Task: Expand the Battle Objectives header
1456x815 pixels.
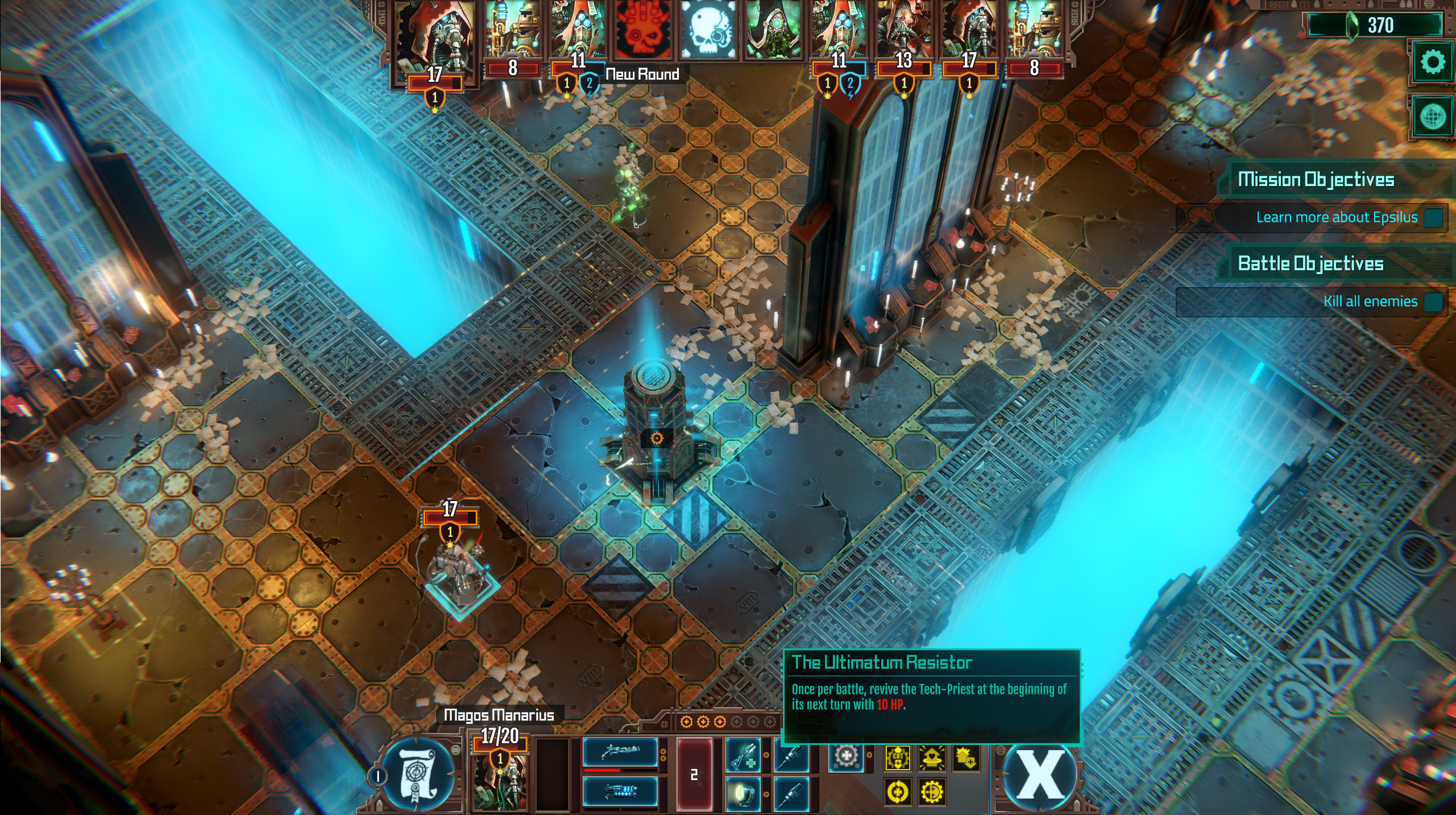Action: (1310, 264)
